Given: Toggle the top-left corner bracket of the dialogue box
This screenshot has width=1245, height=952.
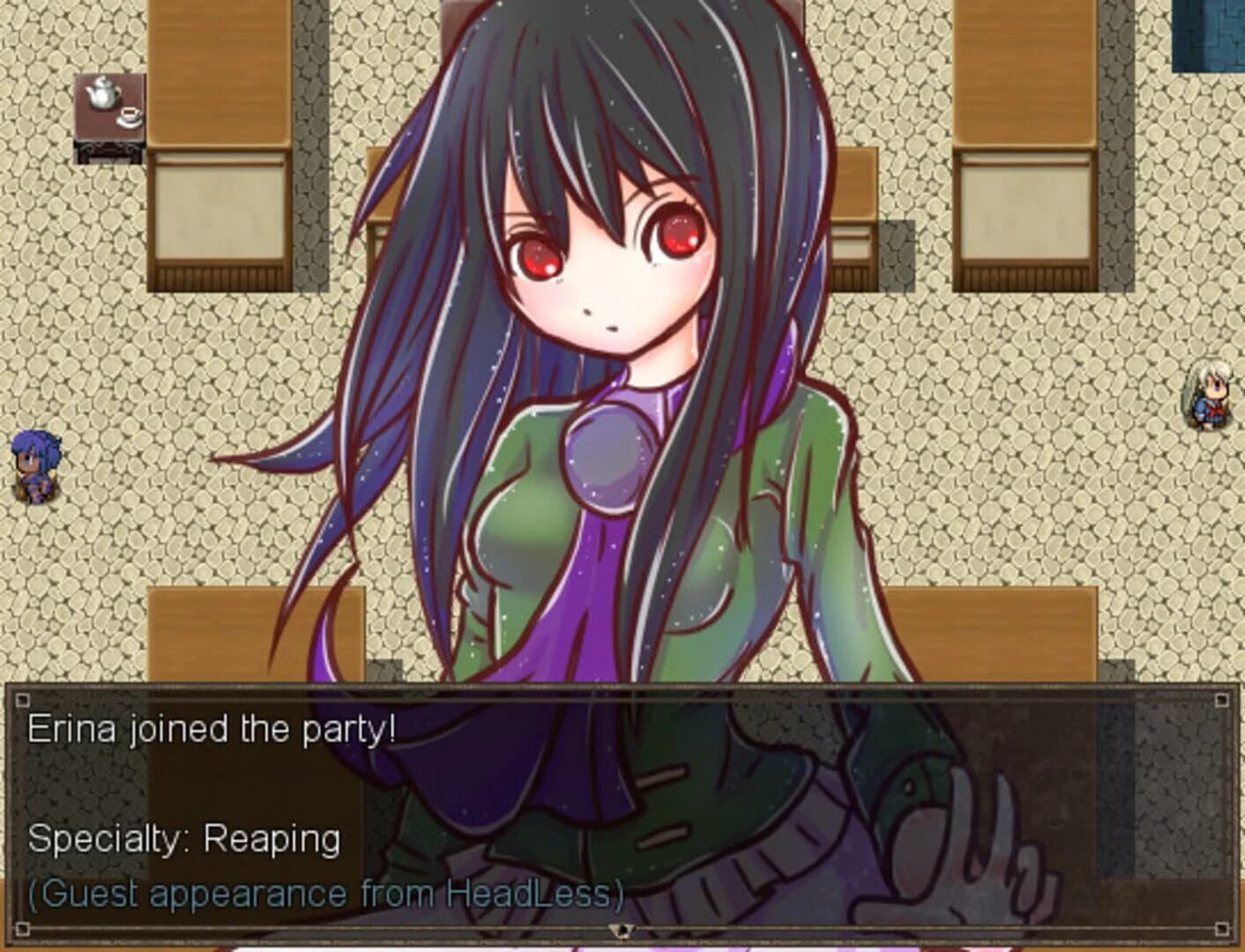Looking at the screenshot, I should 22,702.
